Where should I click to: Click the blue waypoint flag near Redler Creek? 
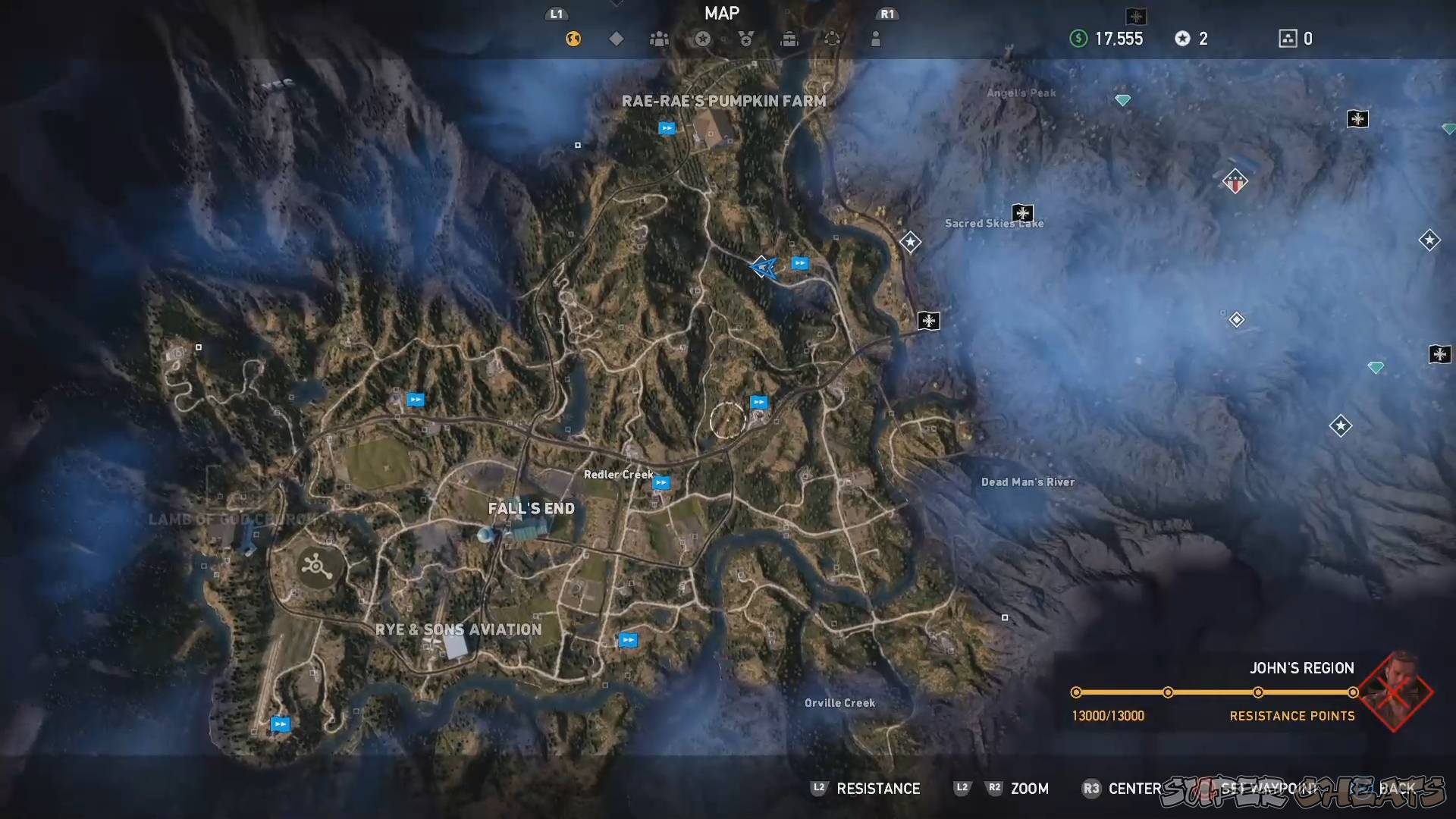pos(661,481)
